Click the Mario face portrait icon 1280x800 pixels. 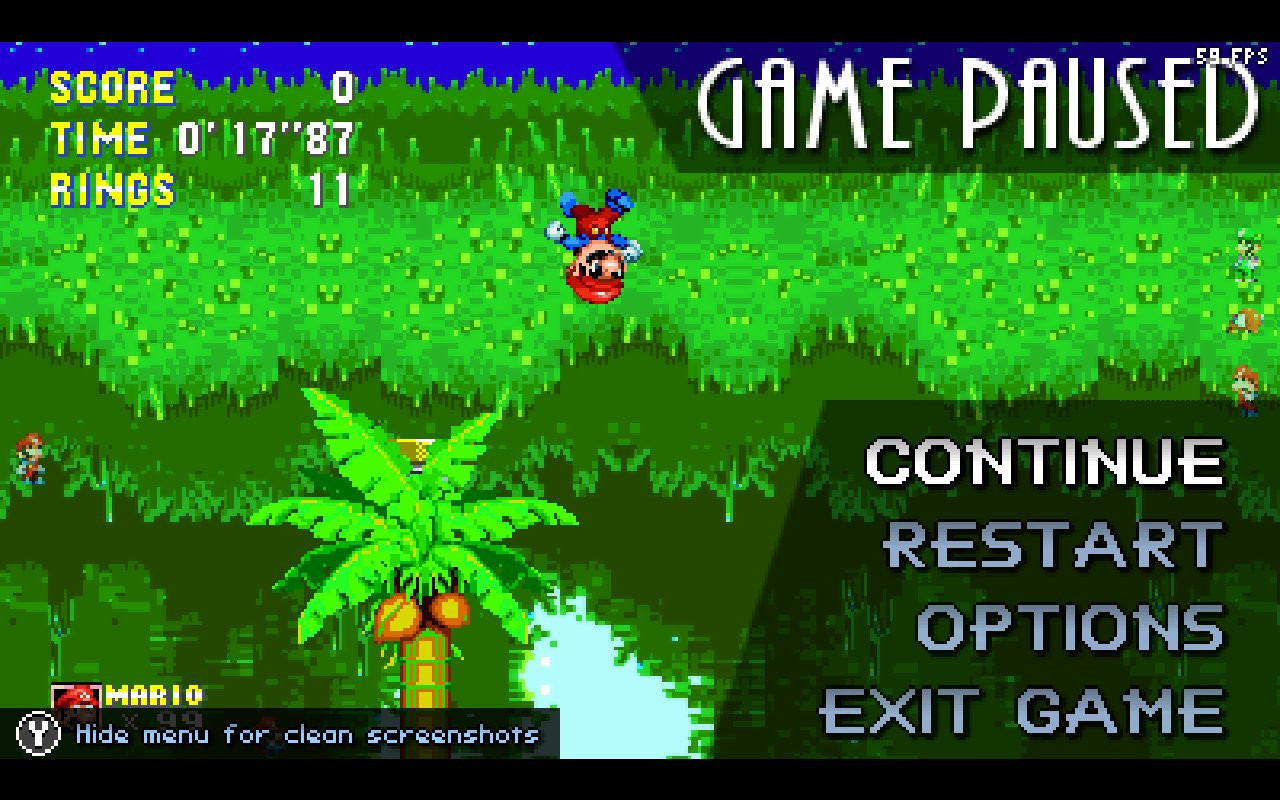click(x=75, y=700)
